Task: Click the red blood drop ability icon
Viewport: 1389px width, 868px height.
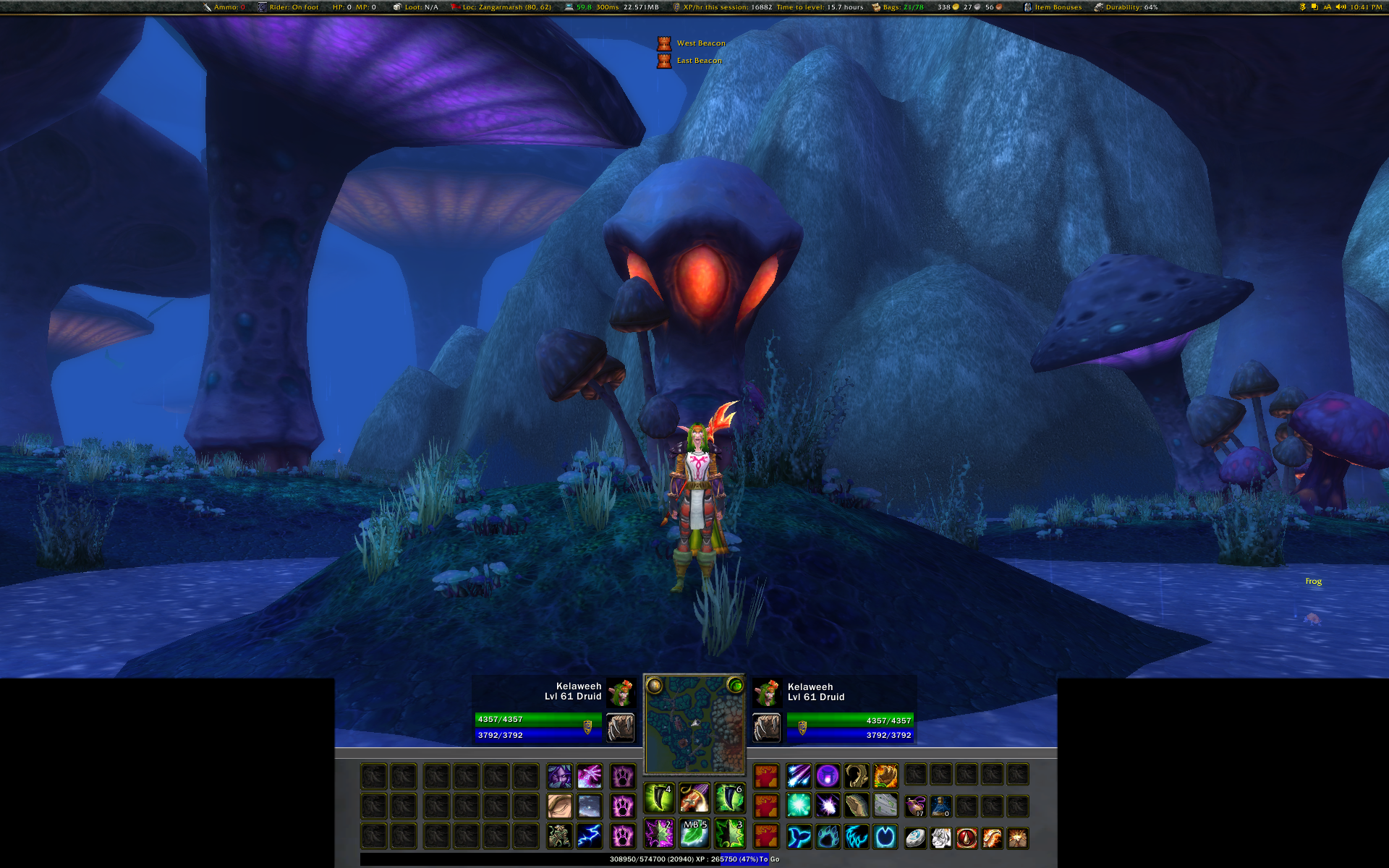Action: point(967,838)
